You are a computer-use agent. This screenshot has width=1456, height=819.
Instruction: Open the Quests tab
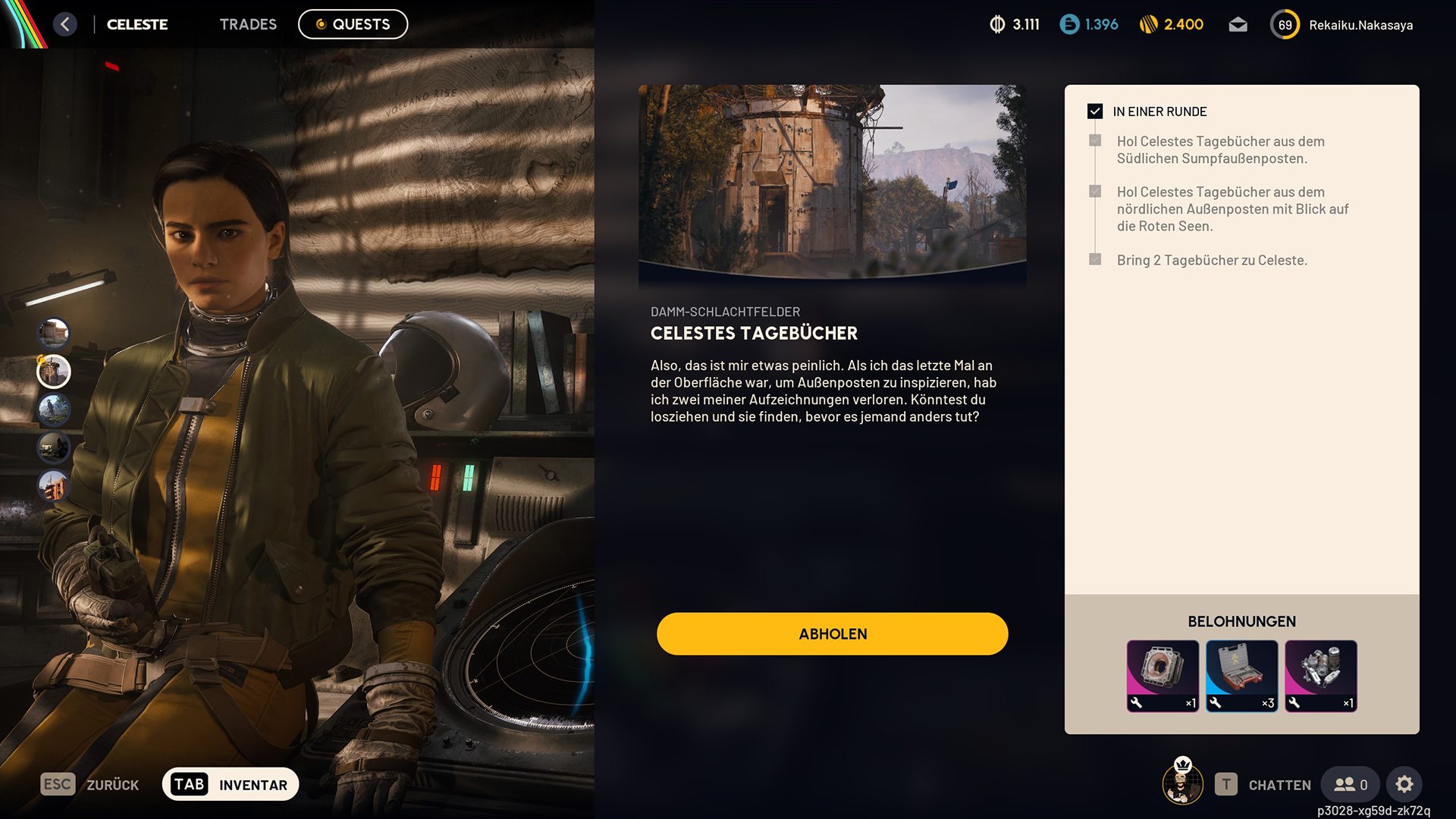click(353, 24)
